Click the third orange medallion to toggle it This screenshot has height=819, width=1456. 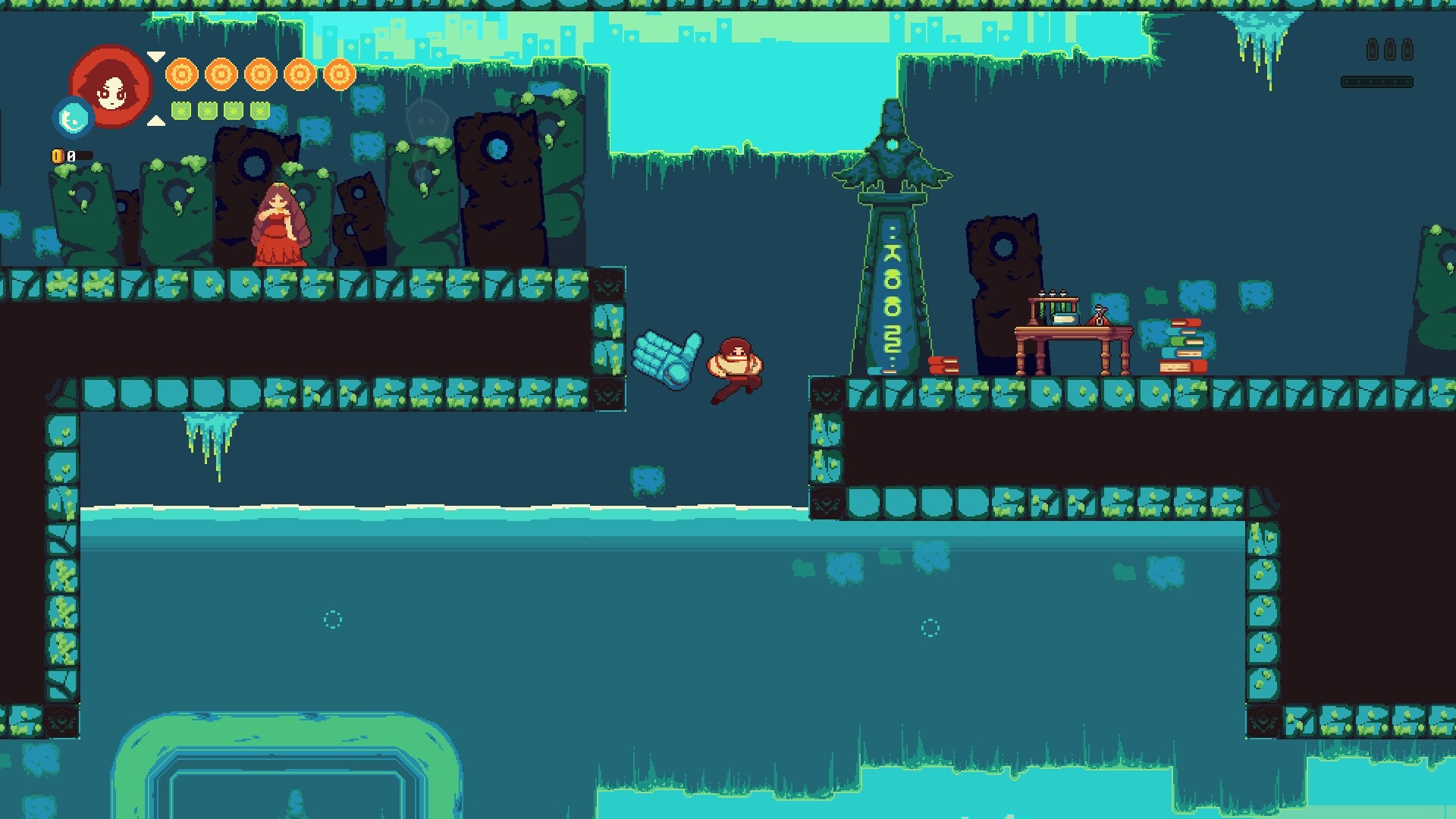tap(261, 76)
